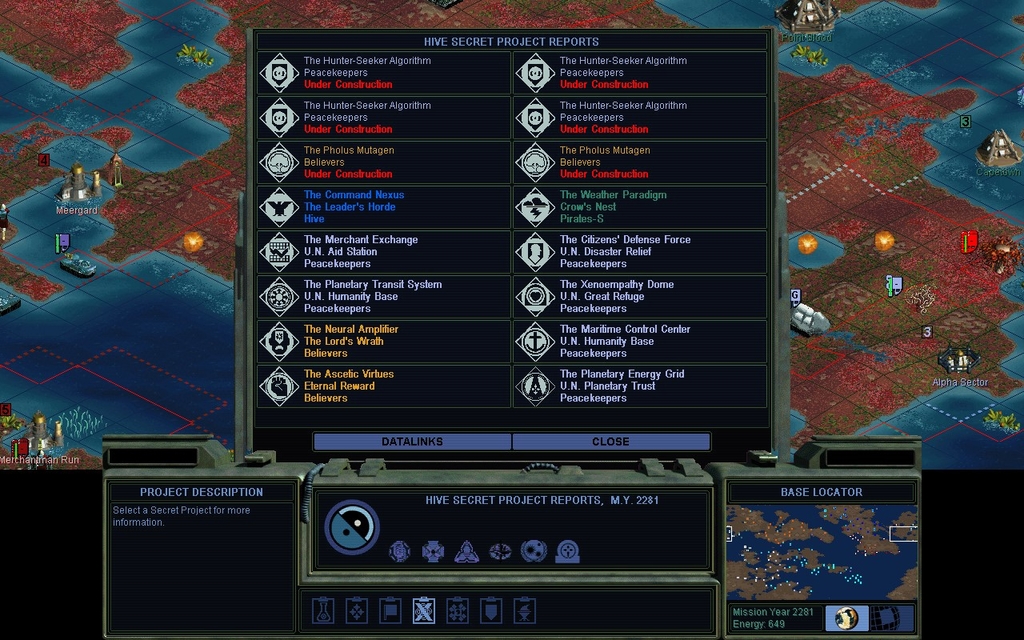Choose The Merchant Exchange project row

(x=384, y=252)
